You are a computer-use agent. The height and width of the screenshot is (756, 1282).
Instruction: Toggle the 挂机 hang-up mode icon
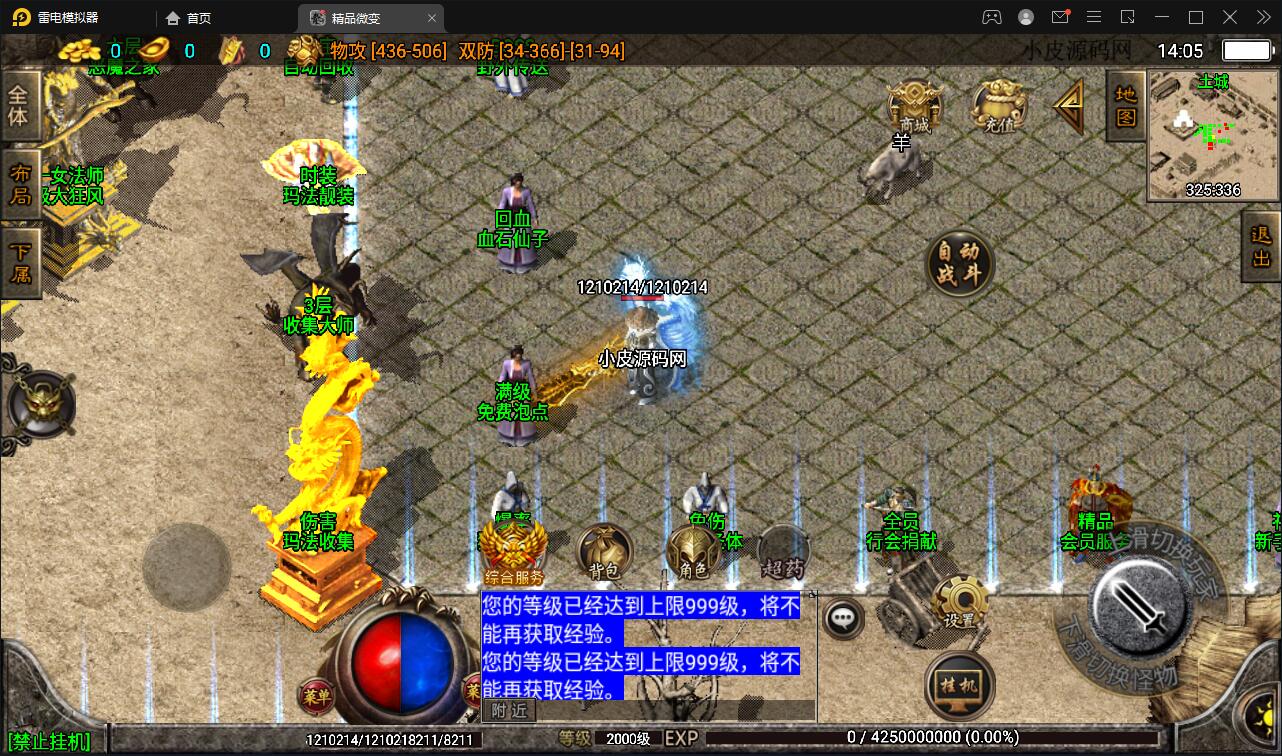coord(957,685)
